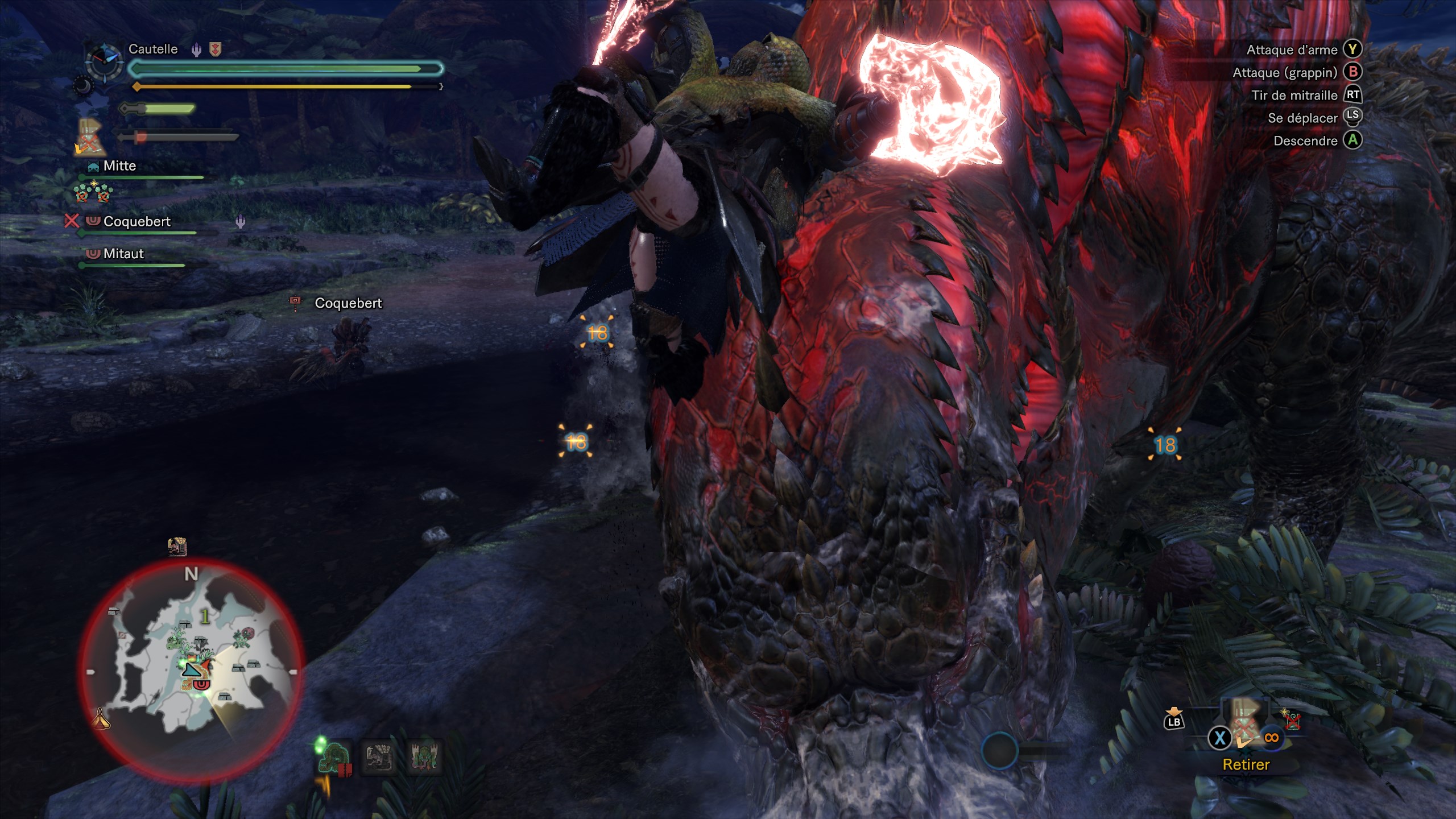Select the camp tent marker beside minimap
The width and height of the screenshot is (1456, 819).
(101, 718)
